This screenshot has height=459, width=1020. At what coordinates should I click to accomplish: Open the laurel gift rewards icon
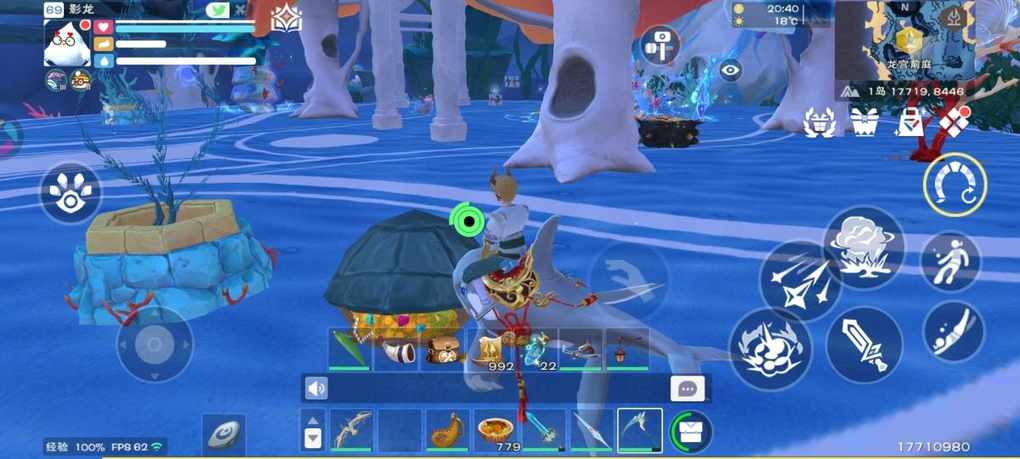pyautogui.click(x=820, y=122)
